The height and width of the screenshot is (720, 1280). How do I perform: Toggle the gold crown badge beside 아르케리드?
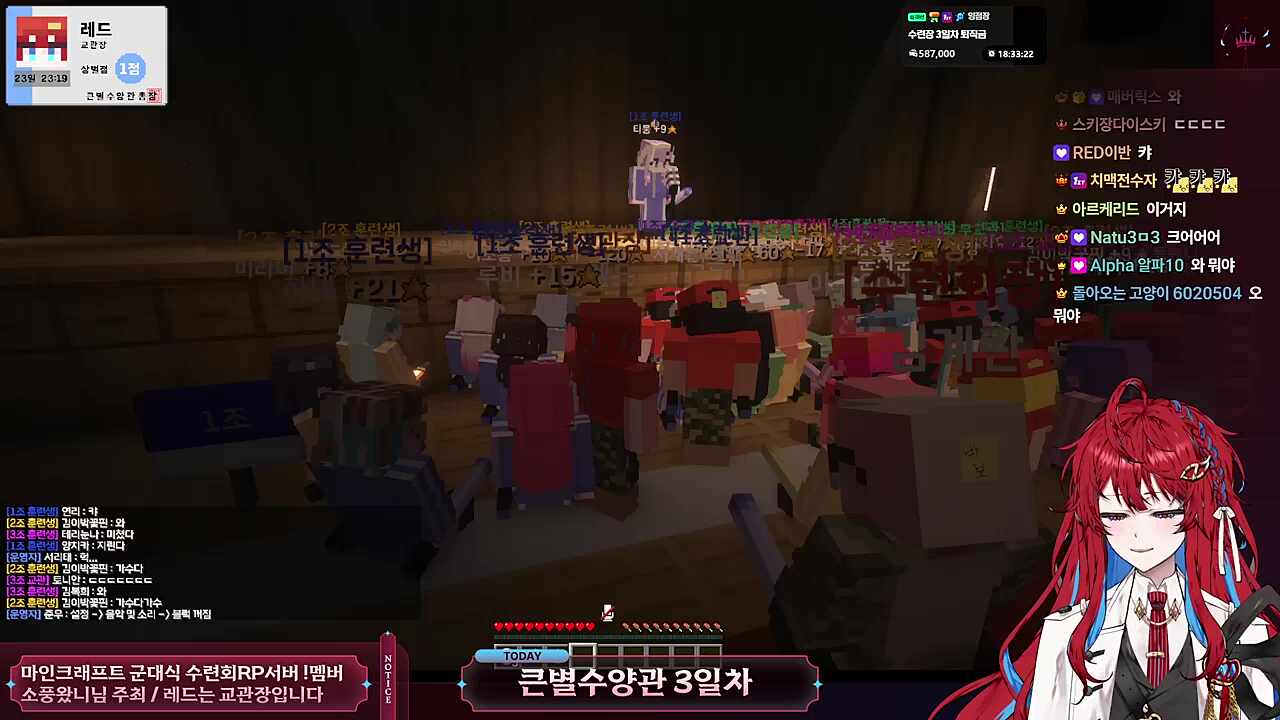pyautogui.click(x=1061, y=210)
